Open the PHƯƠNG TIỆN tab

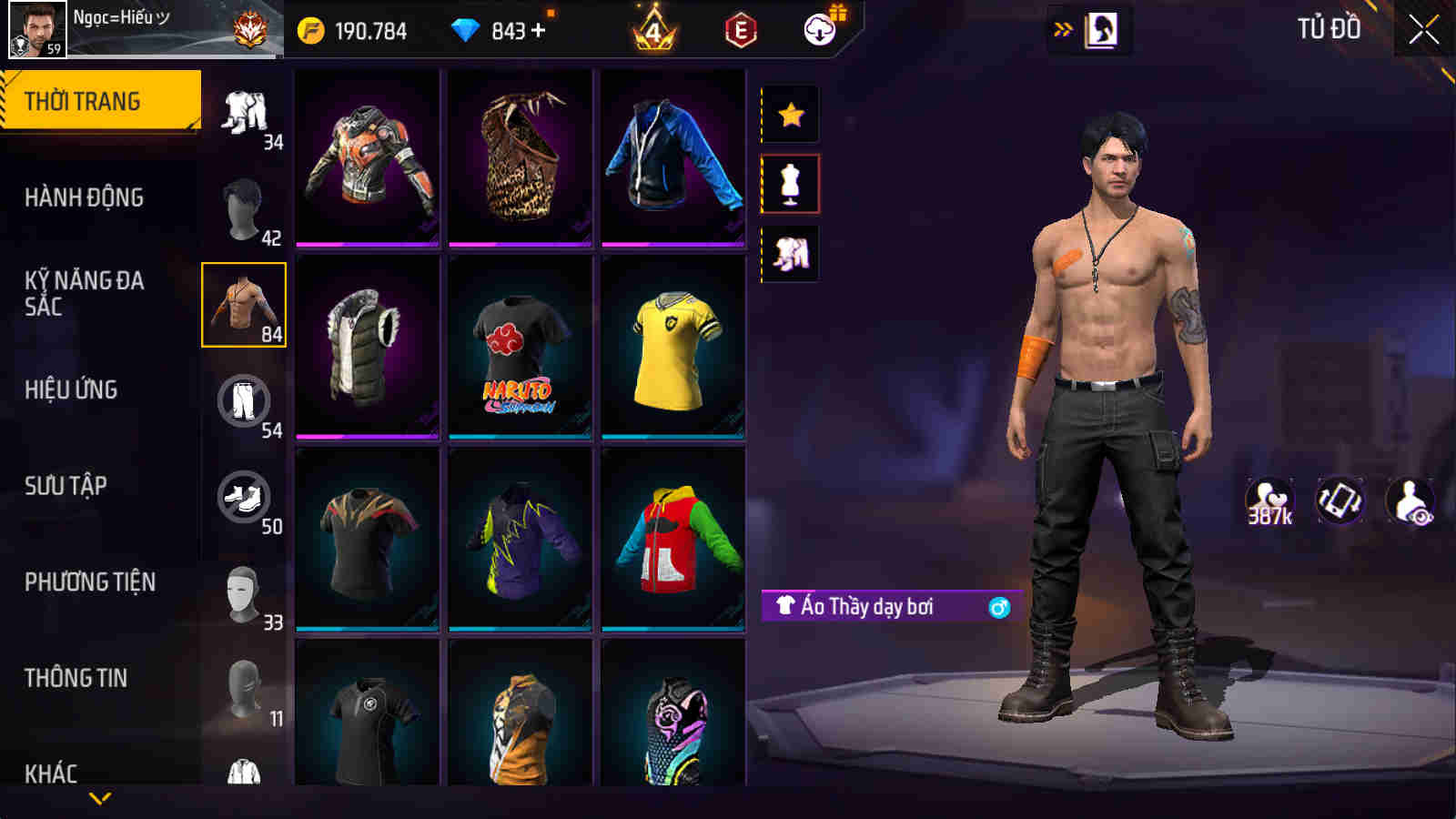91,581
